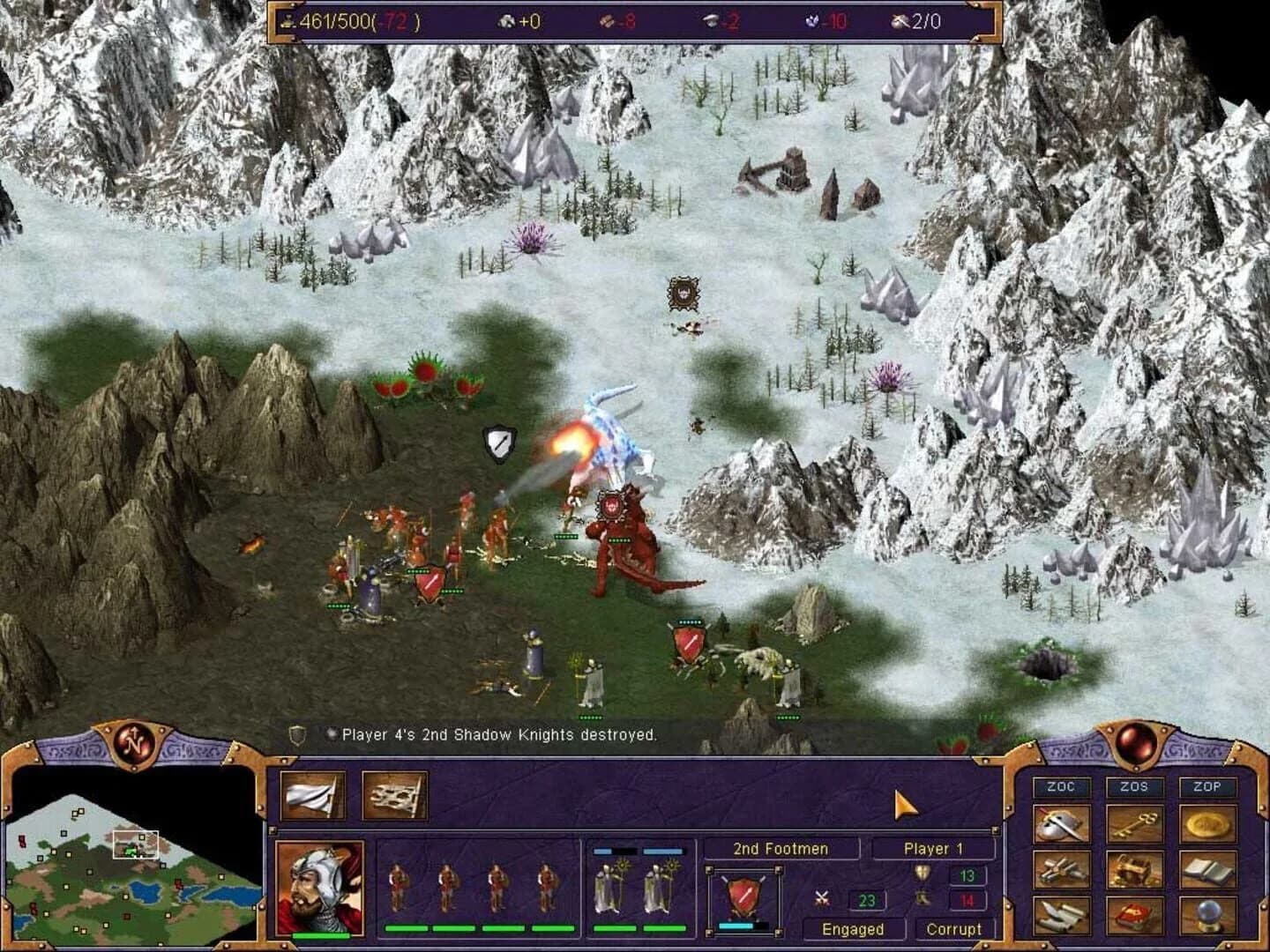1270x952 pixels.
Task: Select the company's red shield emblem
Action: pos(743,894)
